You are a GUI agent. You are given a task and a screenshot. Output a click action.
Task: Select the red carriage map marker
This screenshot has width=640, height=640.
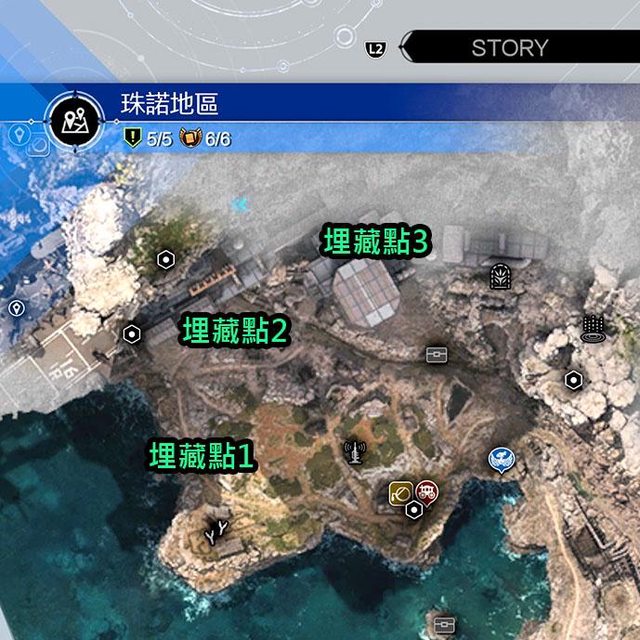pyautogui.click(x=427, y=490)
